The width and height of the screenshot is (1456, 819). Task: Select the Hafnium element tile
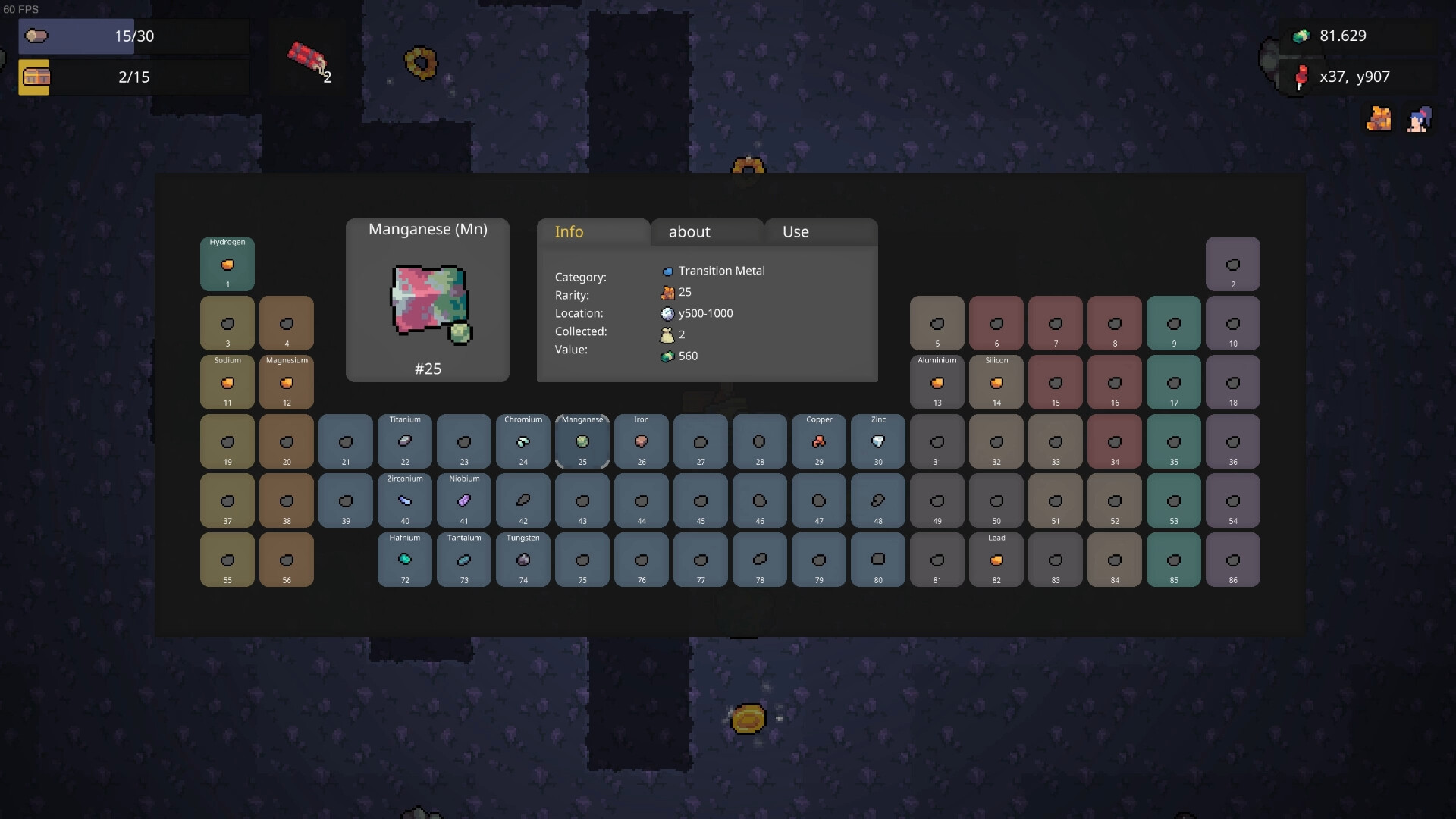click(405, 560)
